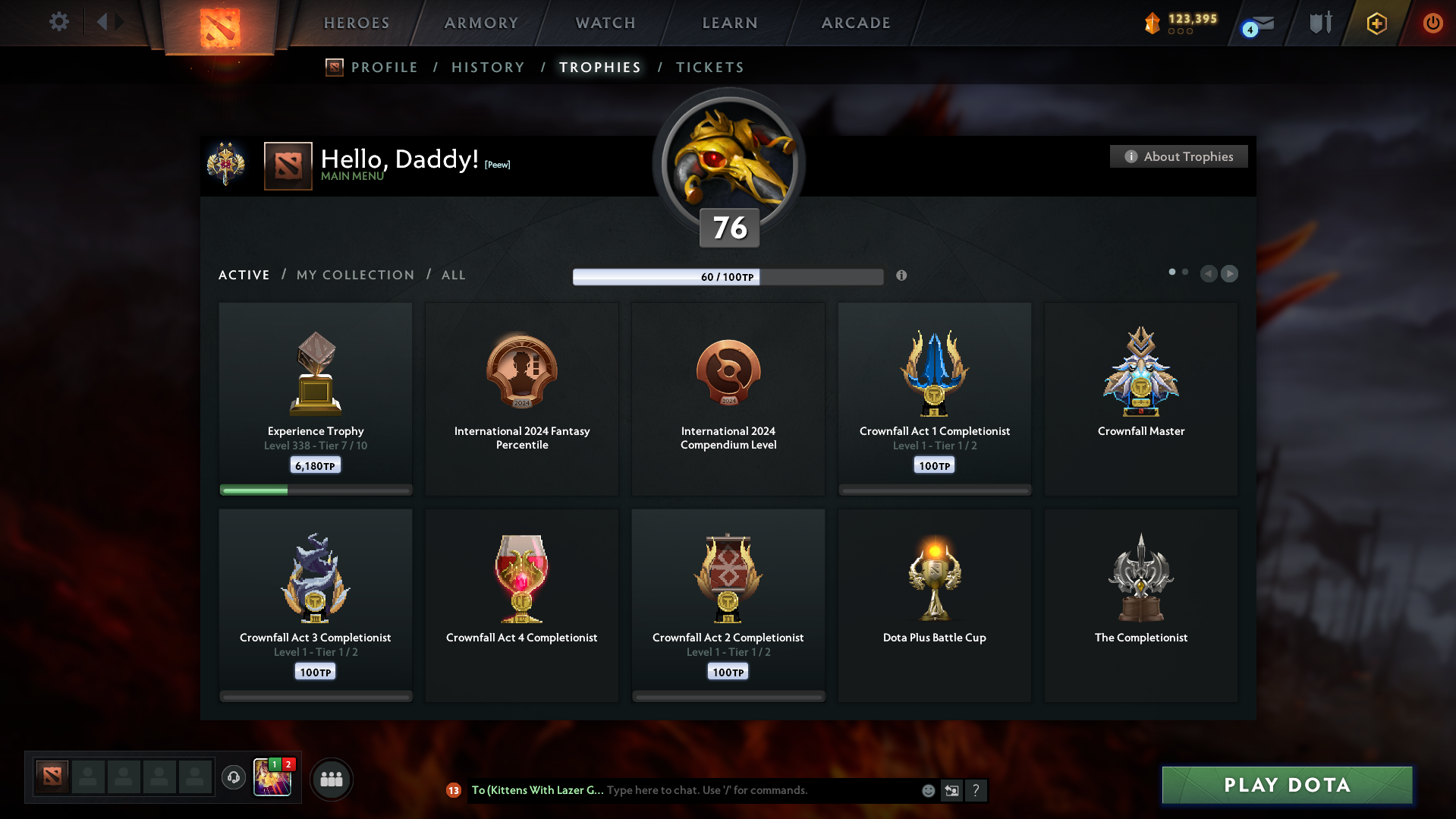Switch to the MY COLLECTION filter
The height and width of the screenshot is (819, 1456).
pos(354,275)
